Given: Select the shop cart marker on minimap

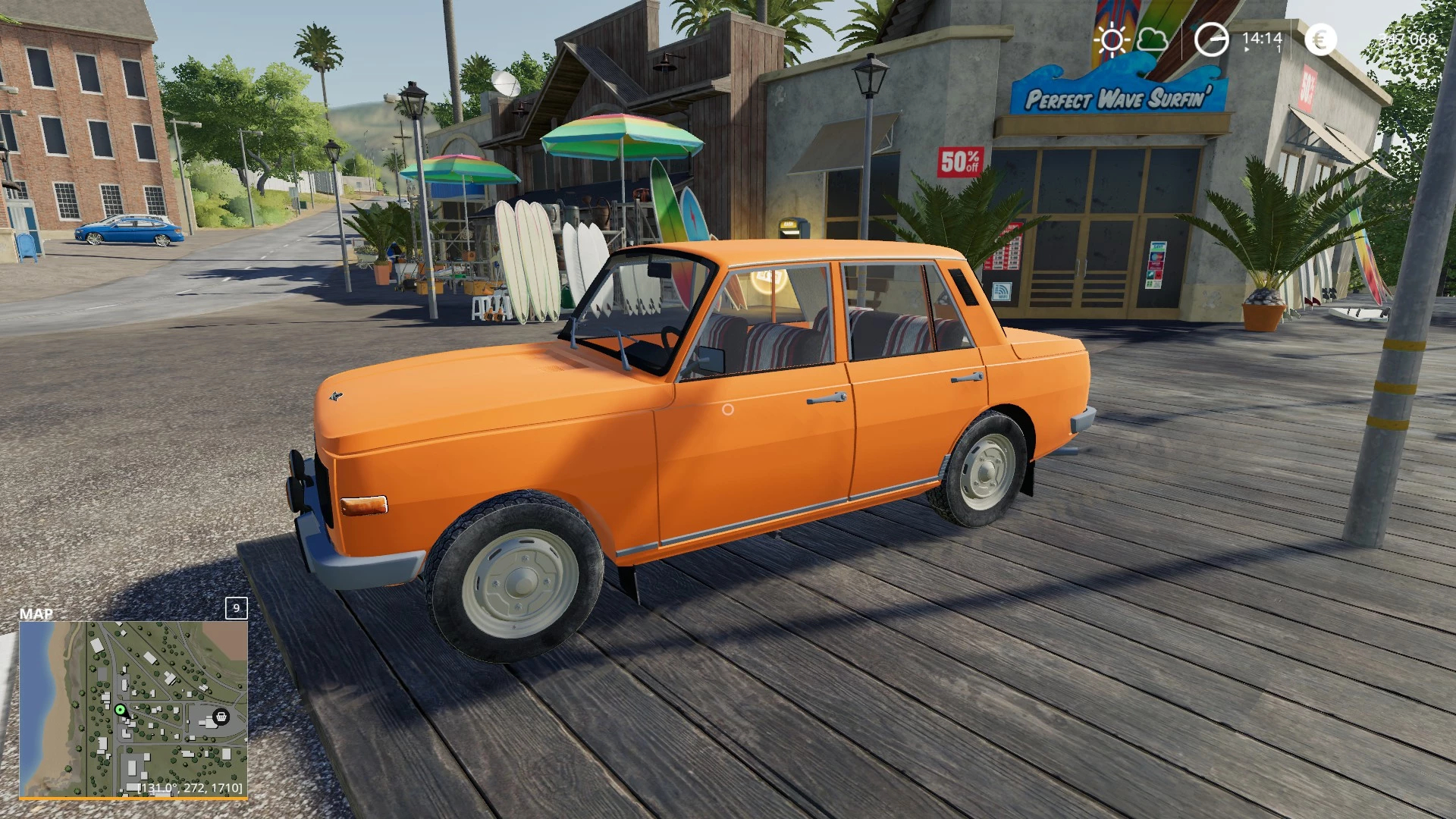Looking at the screenshot, I should [x=221, y=716].
